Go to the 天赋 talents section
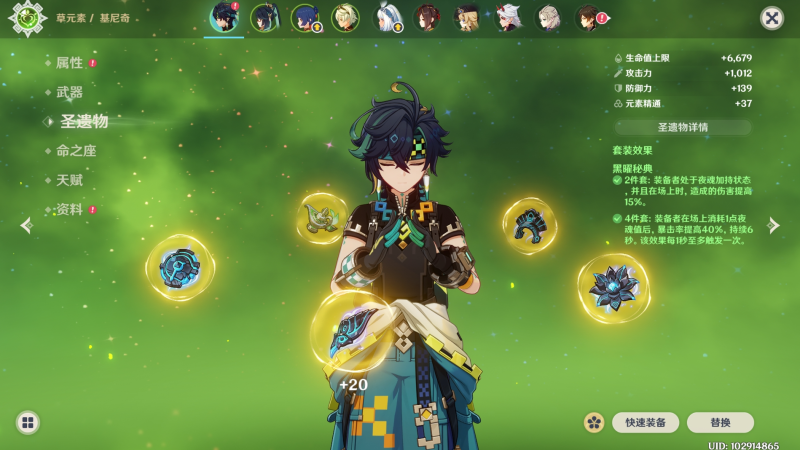The width and height of the screenshot is (800, 450). pos(69,180)
